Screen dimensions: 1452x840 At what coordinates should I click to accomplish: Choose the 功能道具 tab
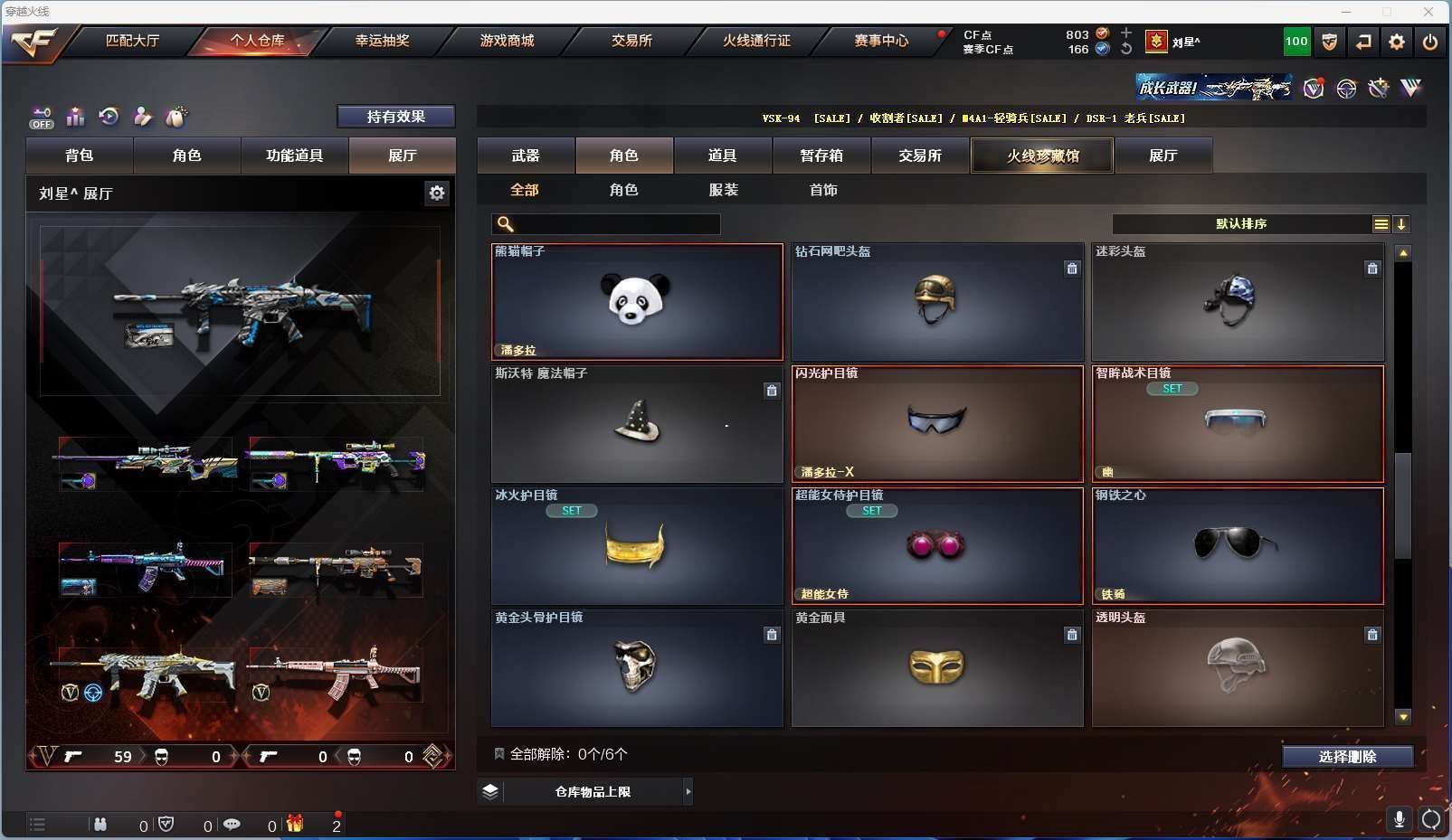pyautogui.click(x=294, y=156)
